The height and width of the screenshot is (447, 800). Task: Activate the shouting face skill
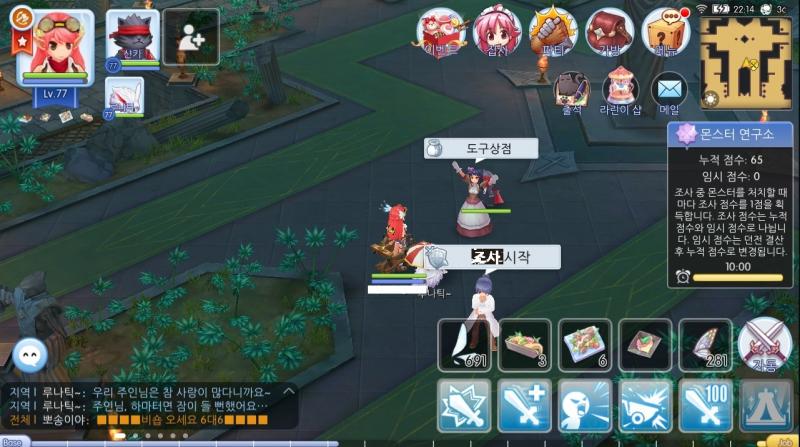pyautogui.click(x=585, y=406)
